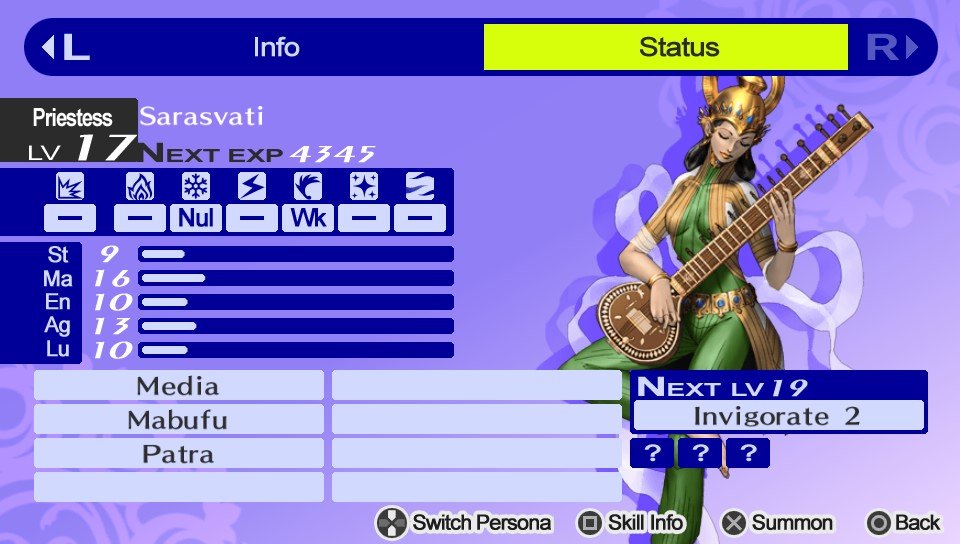The height and width of the screenshot is (544, 960).
Task: Click the Fire affinity icon
Action: (140, 186)
